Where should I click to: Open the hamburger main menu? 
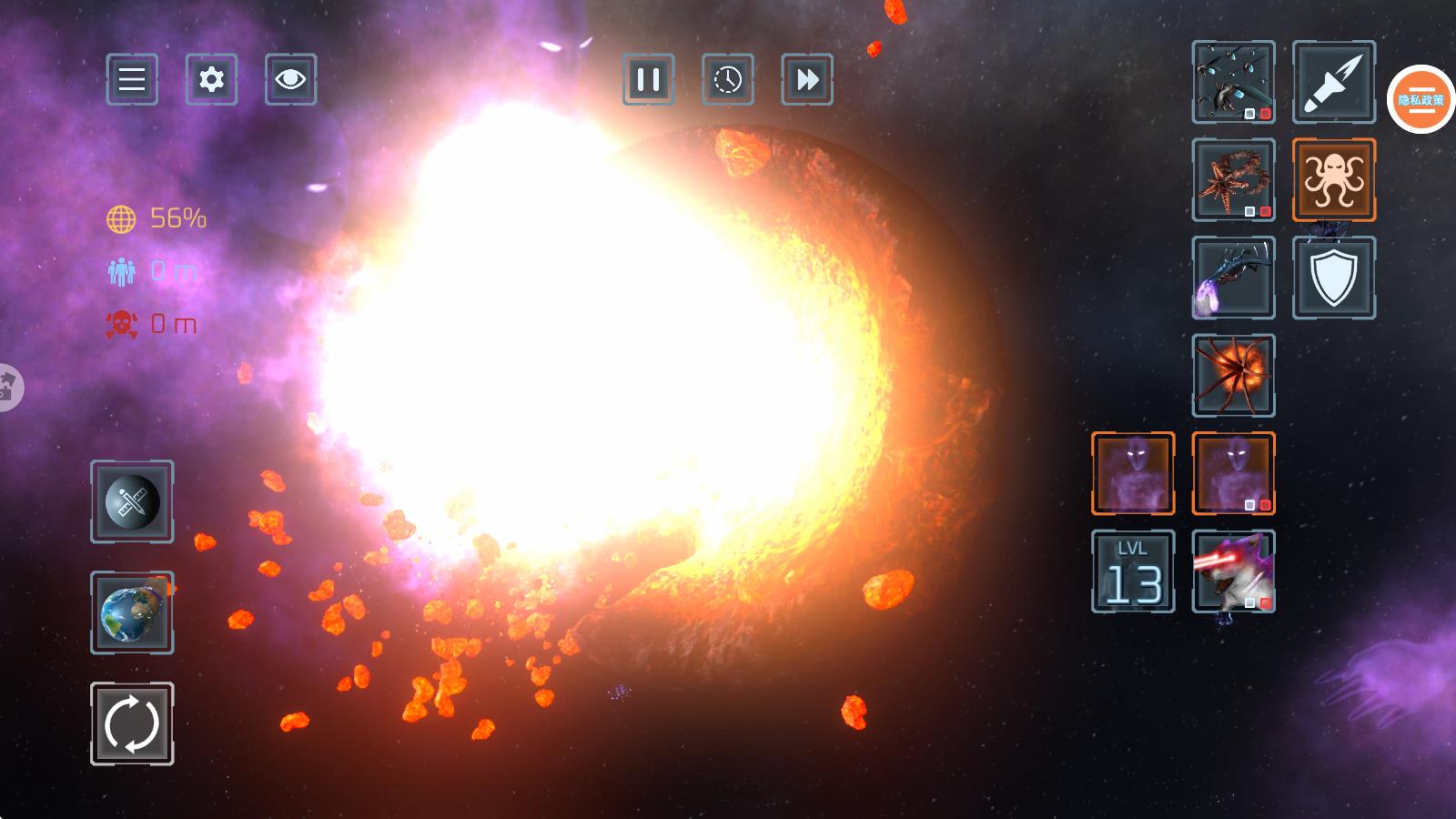[132, 79]
